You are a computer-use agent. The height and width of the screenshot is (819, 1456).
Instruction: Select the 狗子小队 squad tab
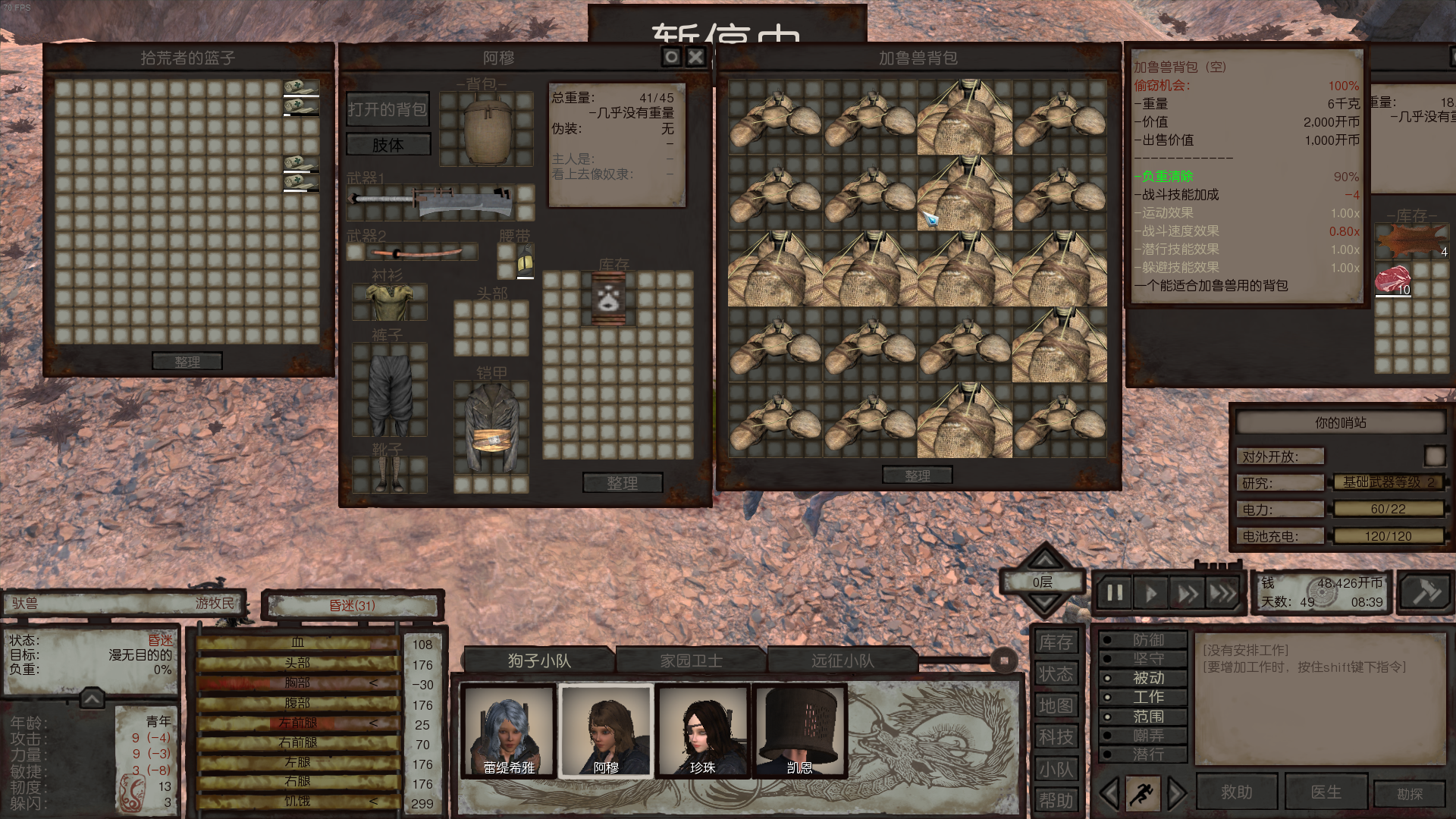click(x=539, y=661)
